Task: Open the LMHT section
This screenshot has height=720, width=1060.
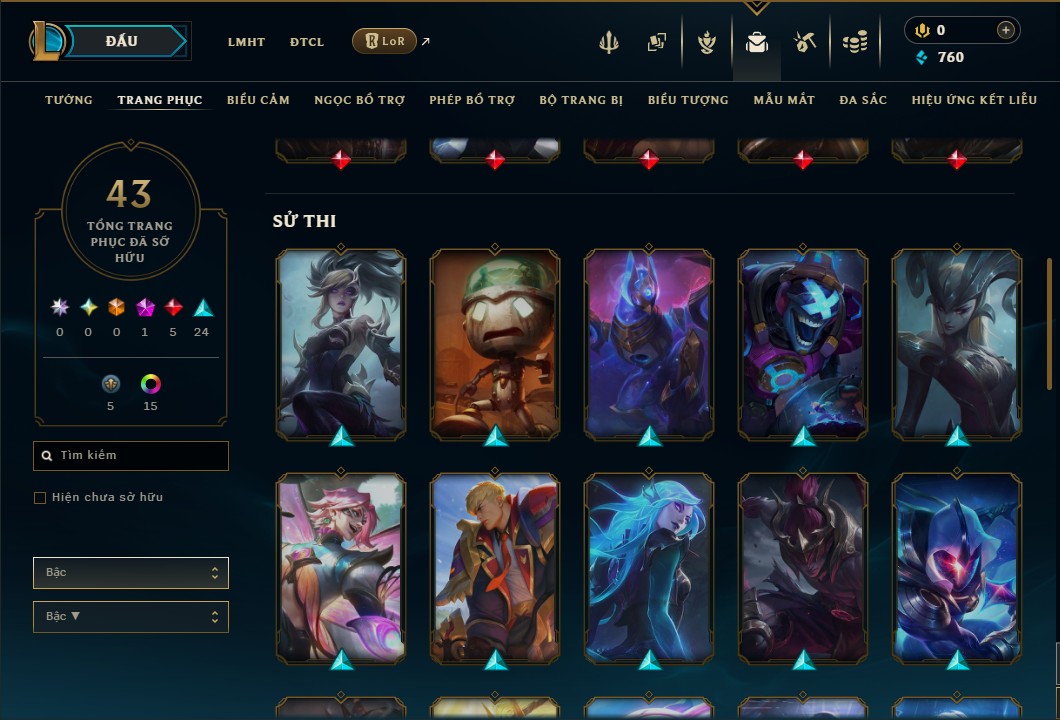Action: 246,42
